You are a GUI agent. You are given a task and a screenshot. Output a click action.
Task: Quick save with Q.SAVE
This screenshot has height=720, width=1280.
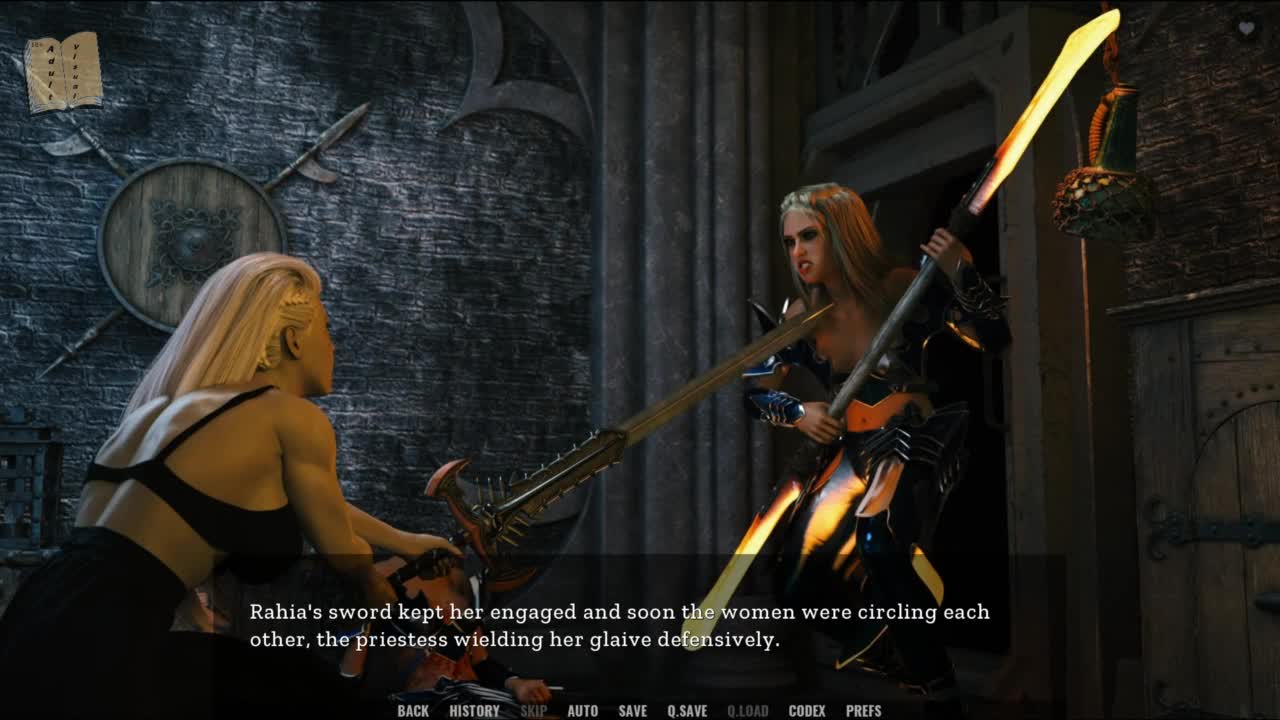[x=687, y=711]
